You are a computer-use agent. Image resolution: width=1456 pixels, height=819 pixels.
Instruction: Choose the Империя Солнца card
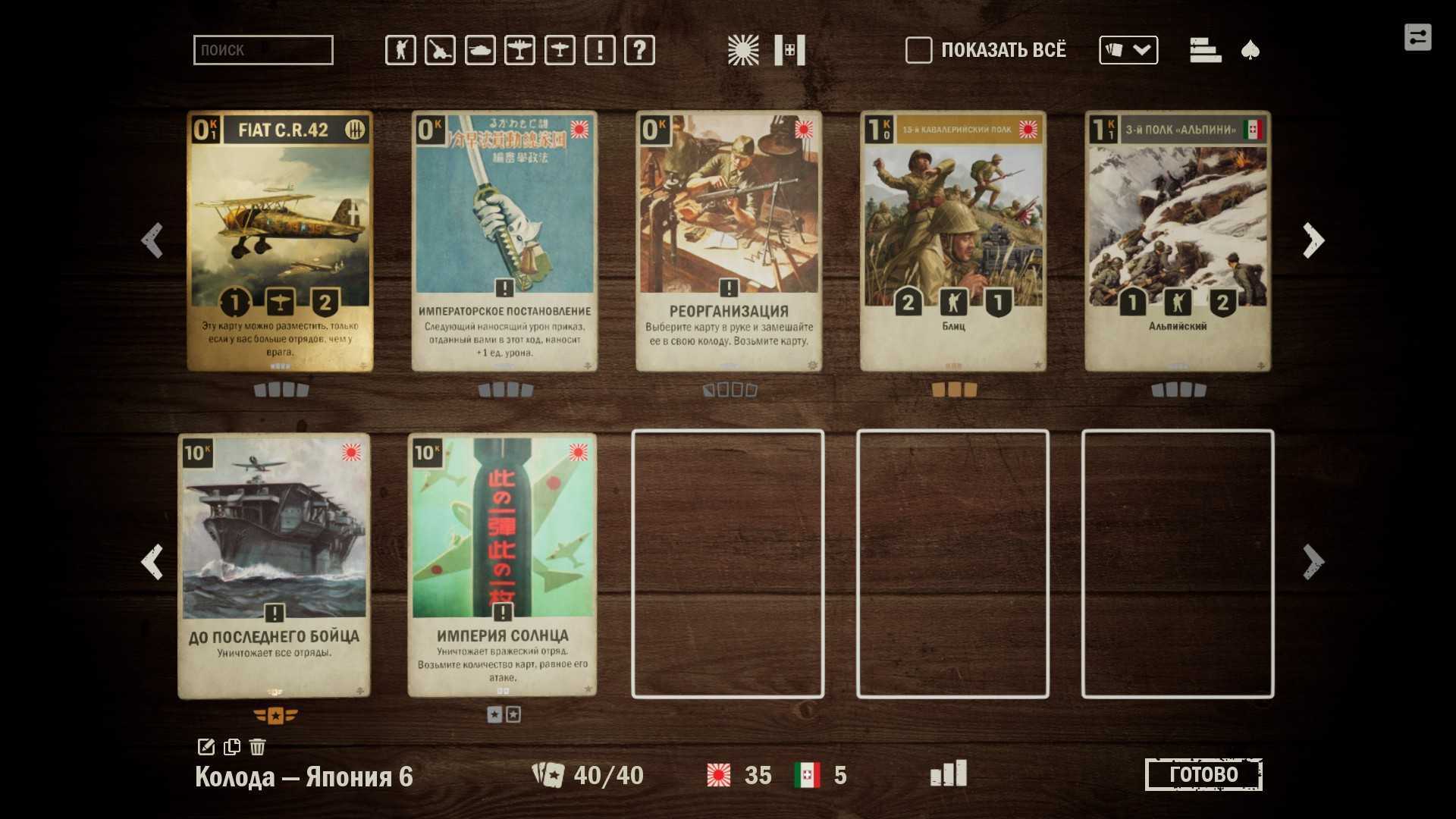tap(502, 565)
